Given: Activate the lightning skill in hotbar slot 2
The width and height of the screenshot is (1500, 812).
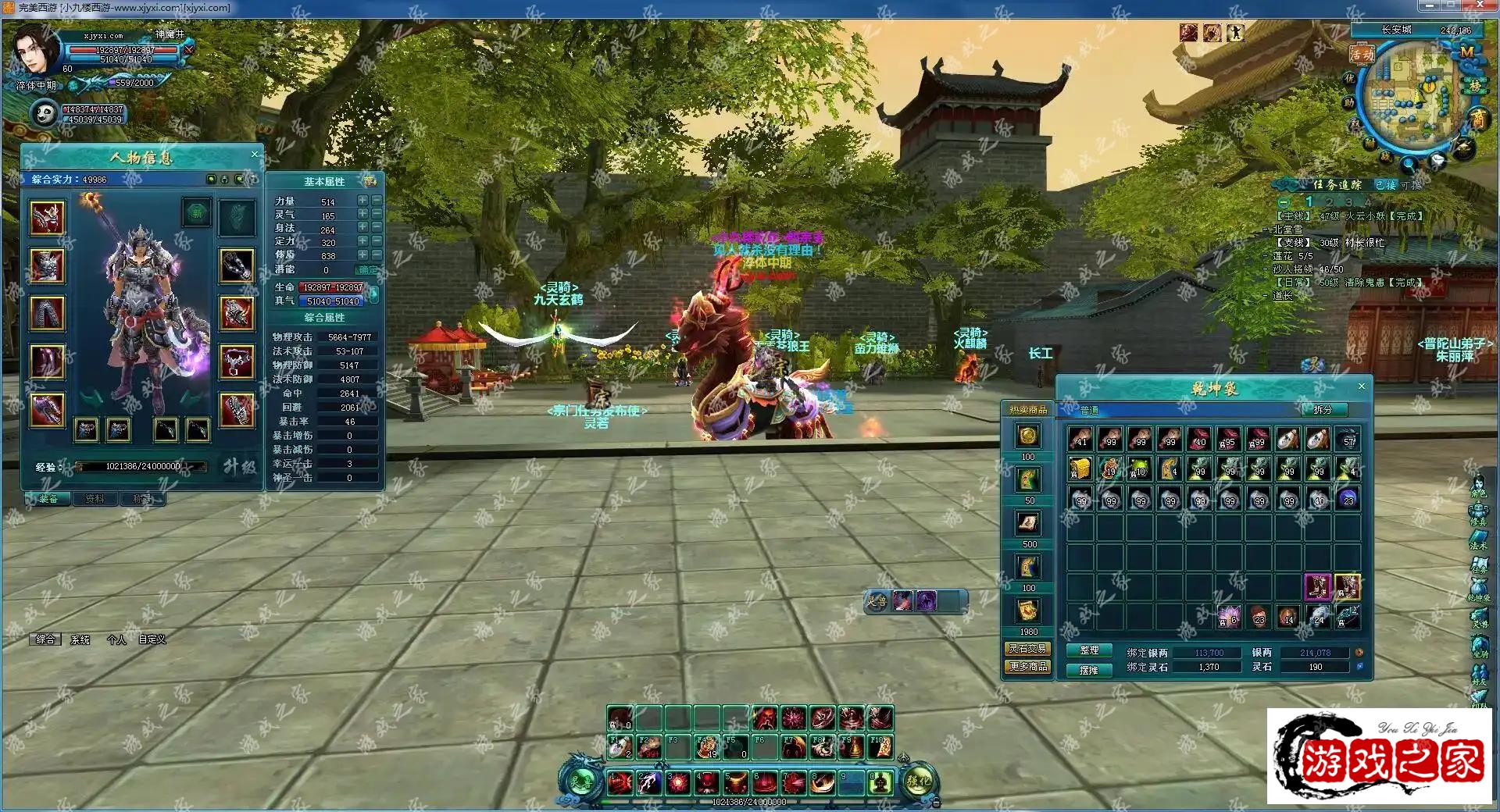Looking at the screenshot, I should pos(648,781).
